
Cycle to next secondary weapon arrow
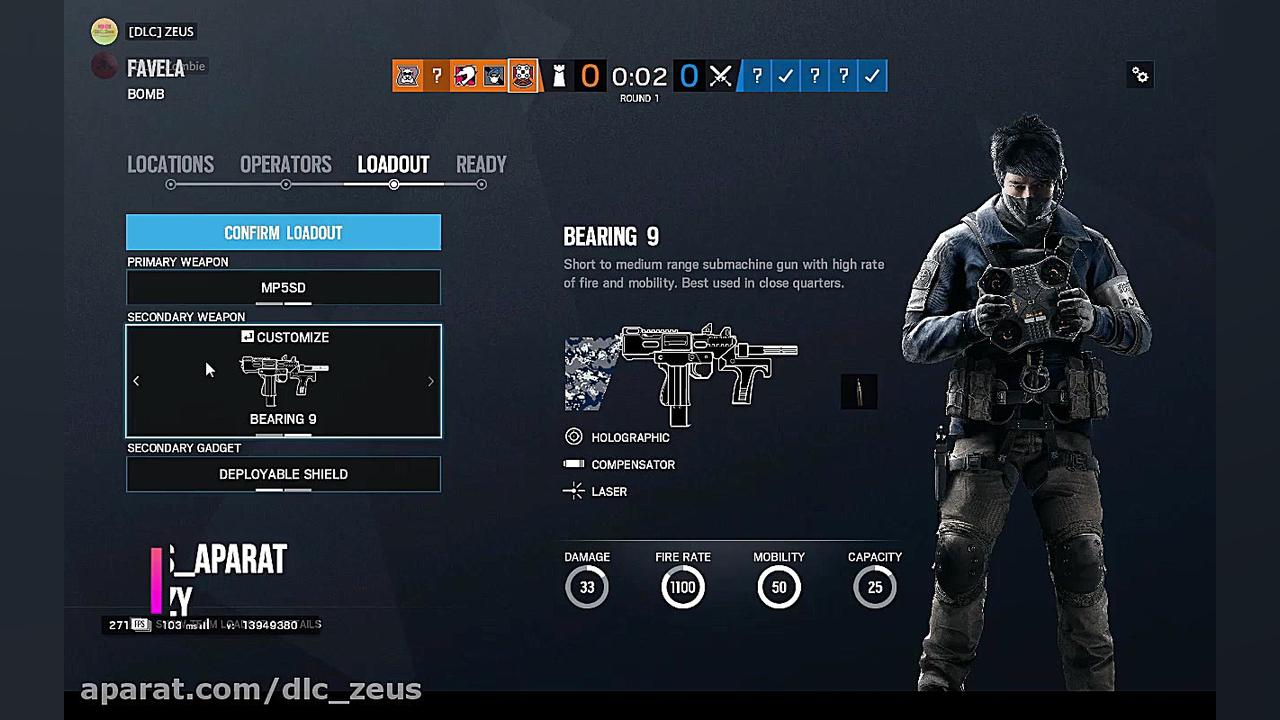point(431,381)
